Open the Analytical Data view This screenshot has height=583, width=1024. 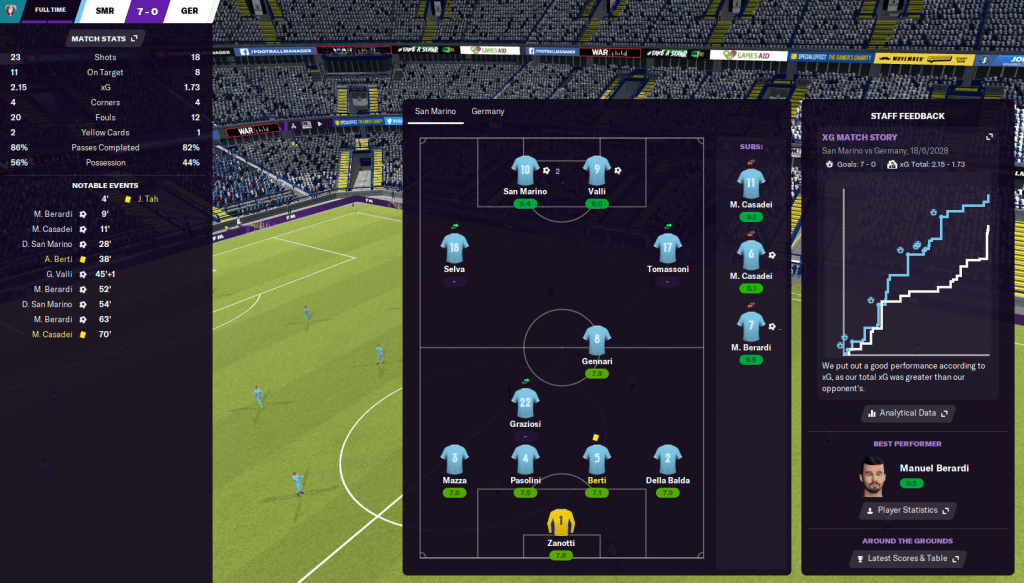tap(908, 413)
